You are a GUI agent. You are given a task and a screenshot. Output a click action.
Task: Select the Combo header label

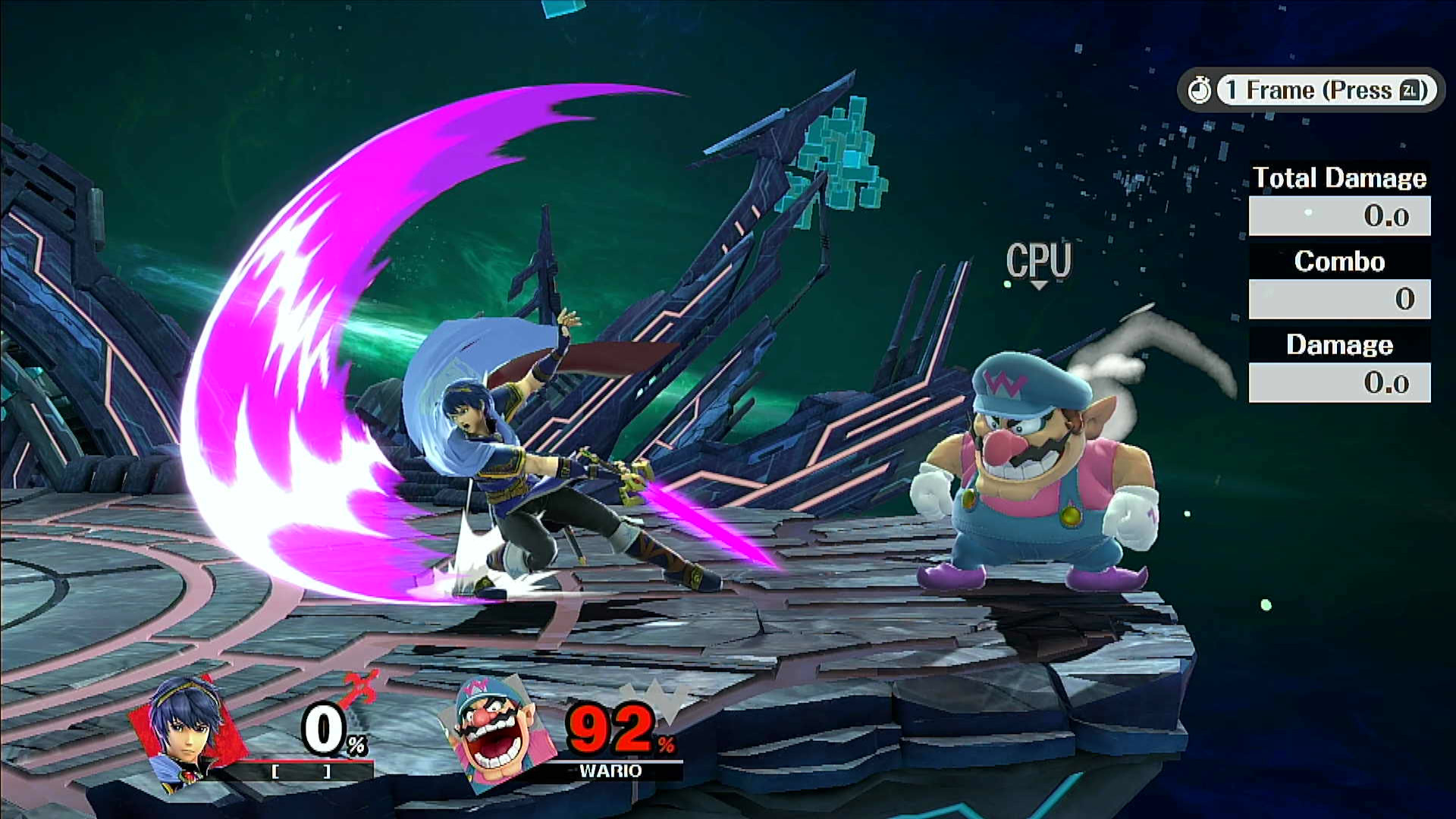pyautogui.click(x=1339, y=262)
